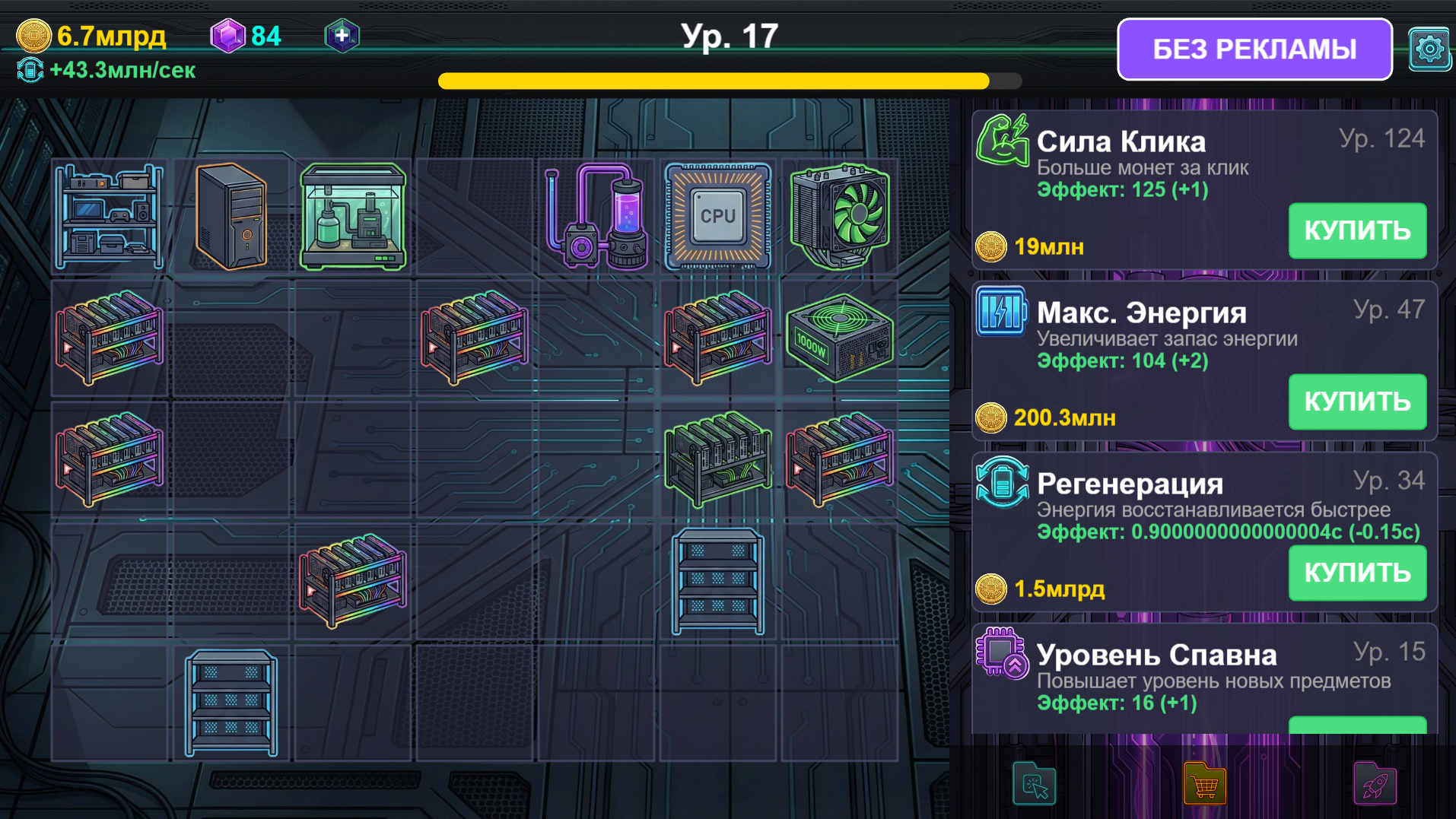
Task: Click the Макс. Энергия battery upgrade icon
Action: (x=1002, y=312)
